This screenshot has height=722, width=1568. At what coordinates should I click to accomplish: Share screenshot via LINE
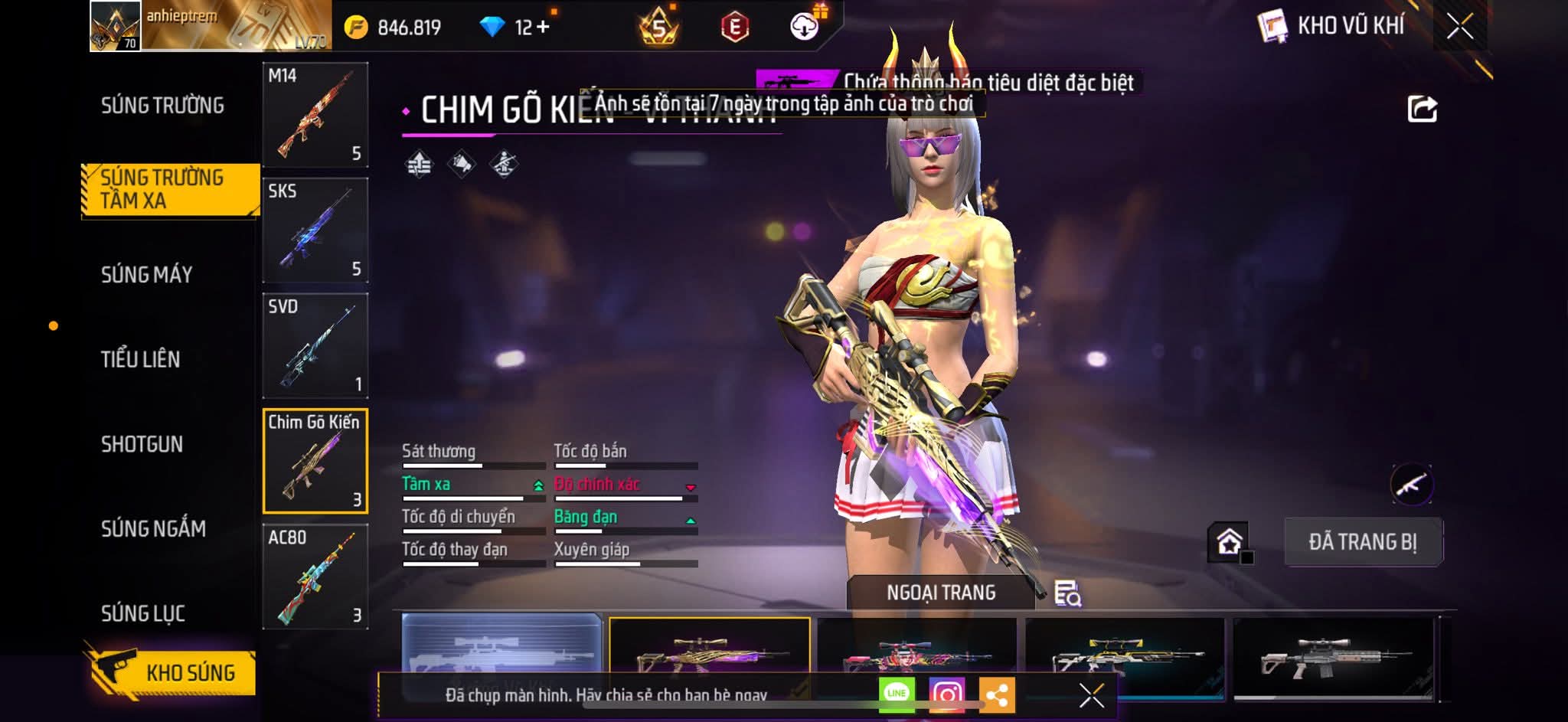click(x=897, y=694)
